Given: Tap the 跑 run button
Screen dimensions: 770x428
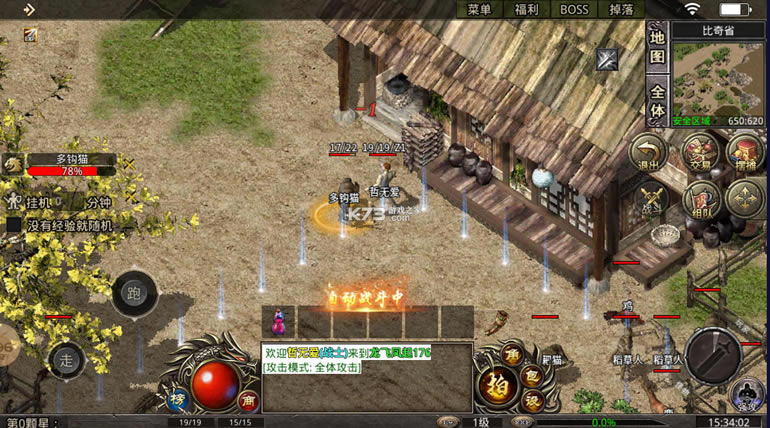Looking at the screenshot, I should click(x=133, y=293).
